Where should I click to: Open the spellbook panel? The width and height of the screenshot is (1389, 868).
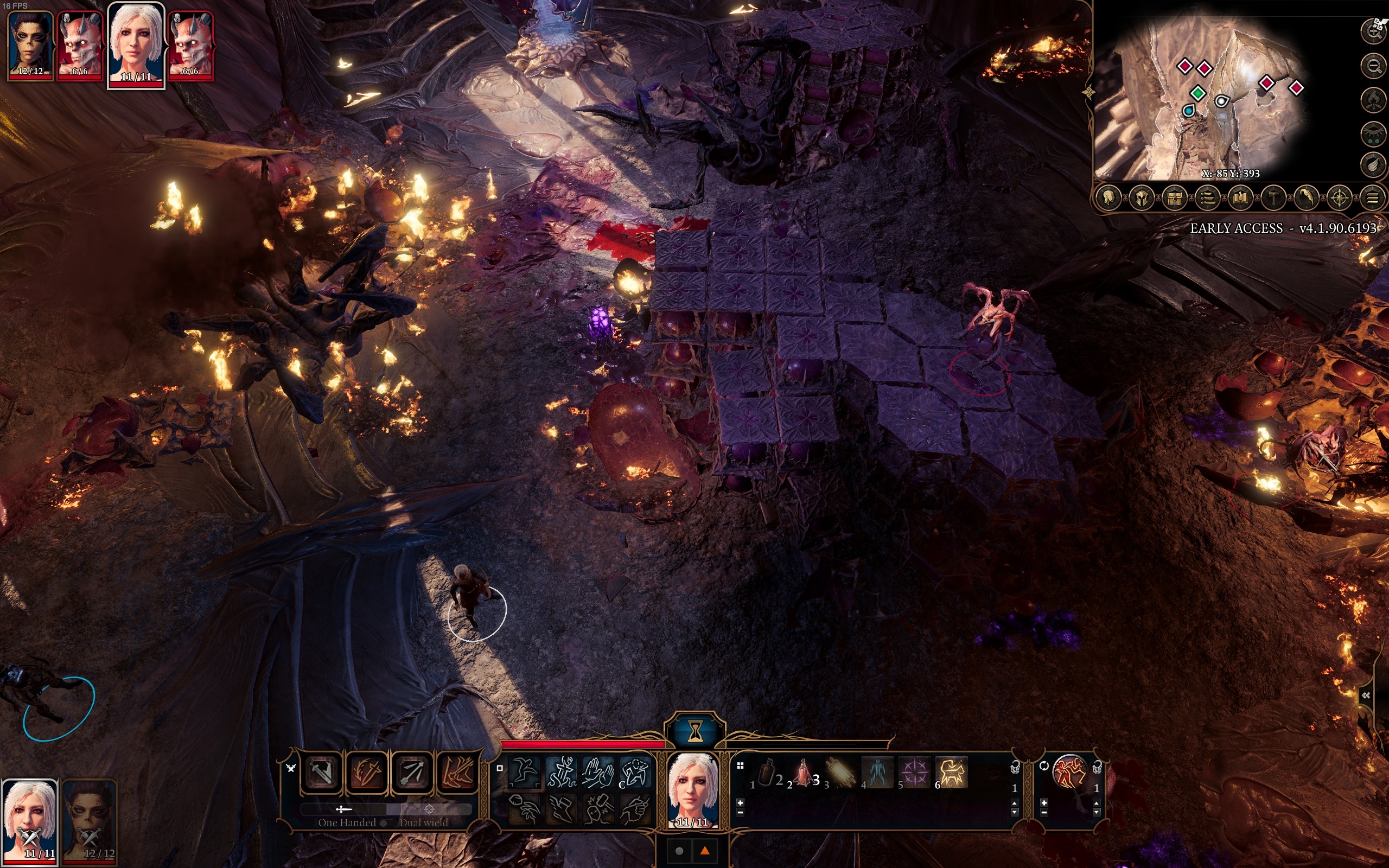1240,199
